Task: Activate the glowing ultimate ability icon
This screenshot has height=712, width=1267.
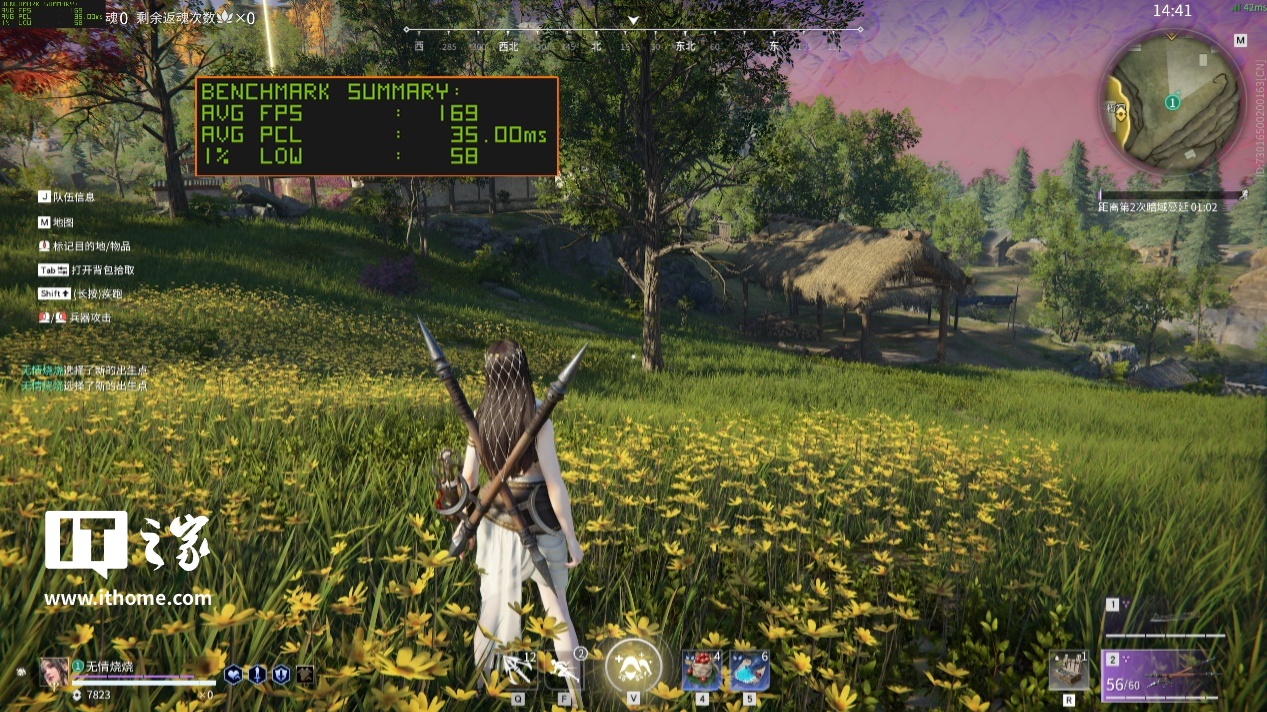Action: [633, 666]
